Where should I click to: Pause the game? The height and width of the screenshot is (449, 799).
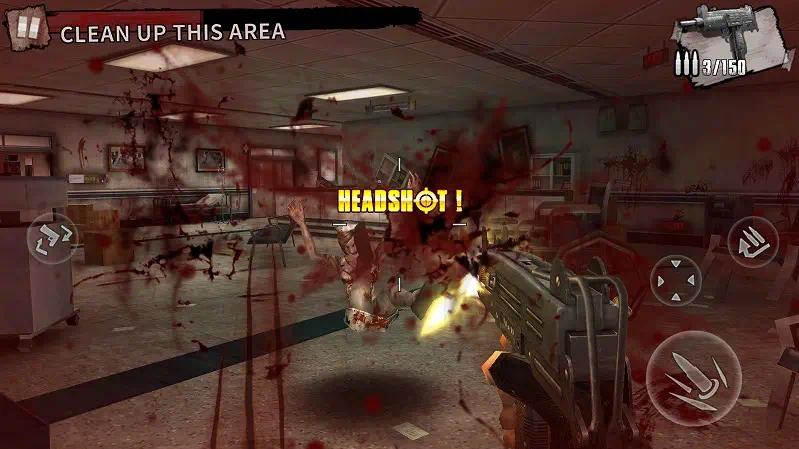(x=28, y=28)
